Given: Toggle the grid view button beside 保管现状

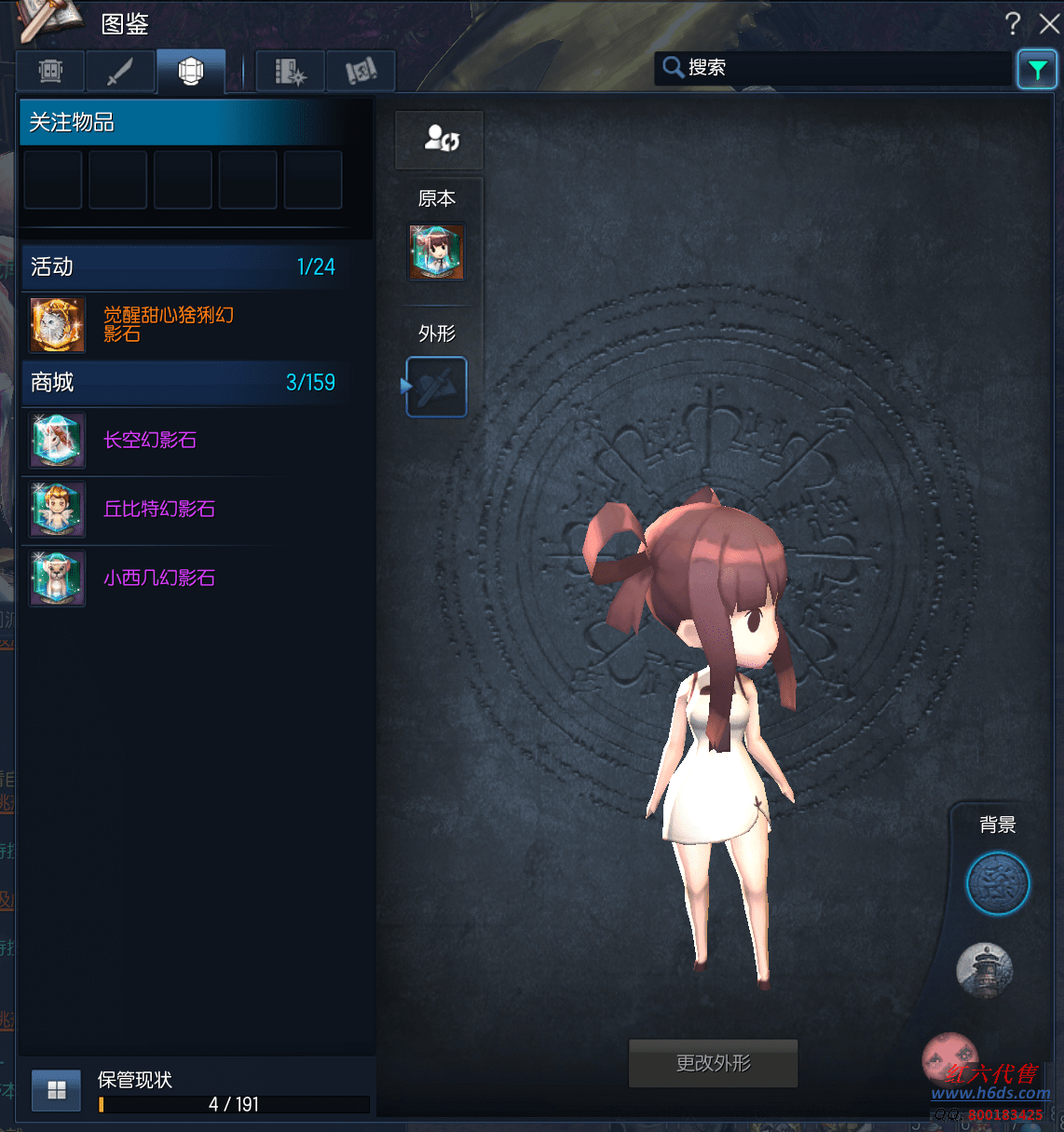Looking at the screenshot, I should [x=57, y=1090].
